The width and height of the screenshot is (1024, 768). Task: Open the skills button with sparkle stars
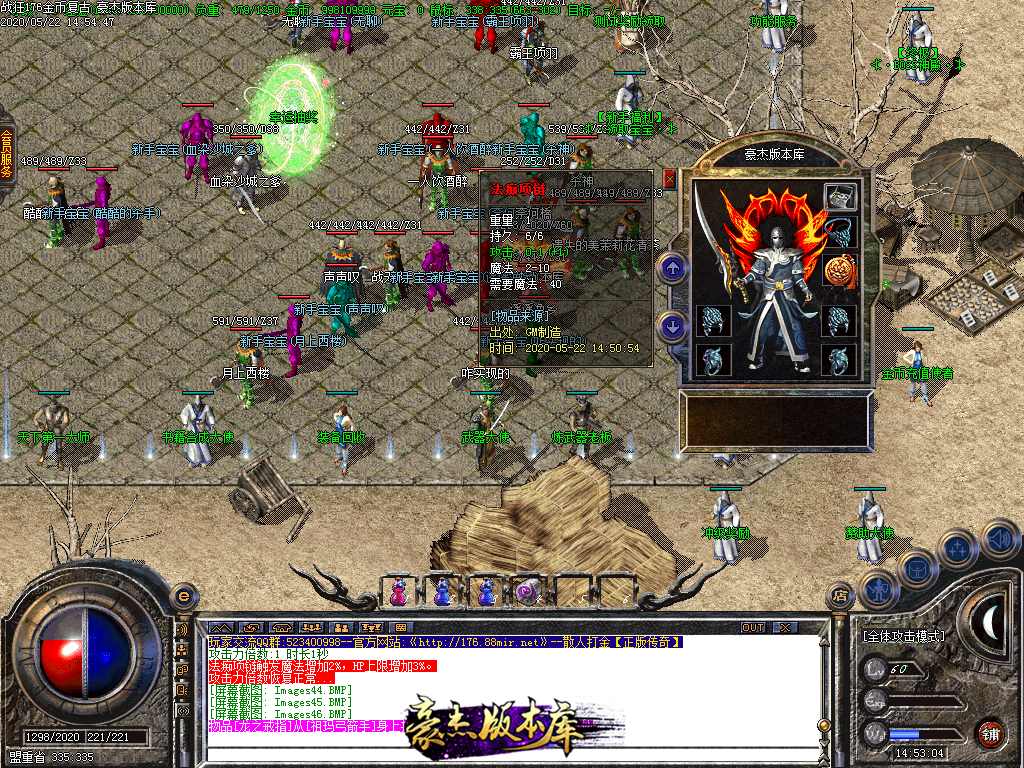(x=958, y=549)
